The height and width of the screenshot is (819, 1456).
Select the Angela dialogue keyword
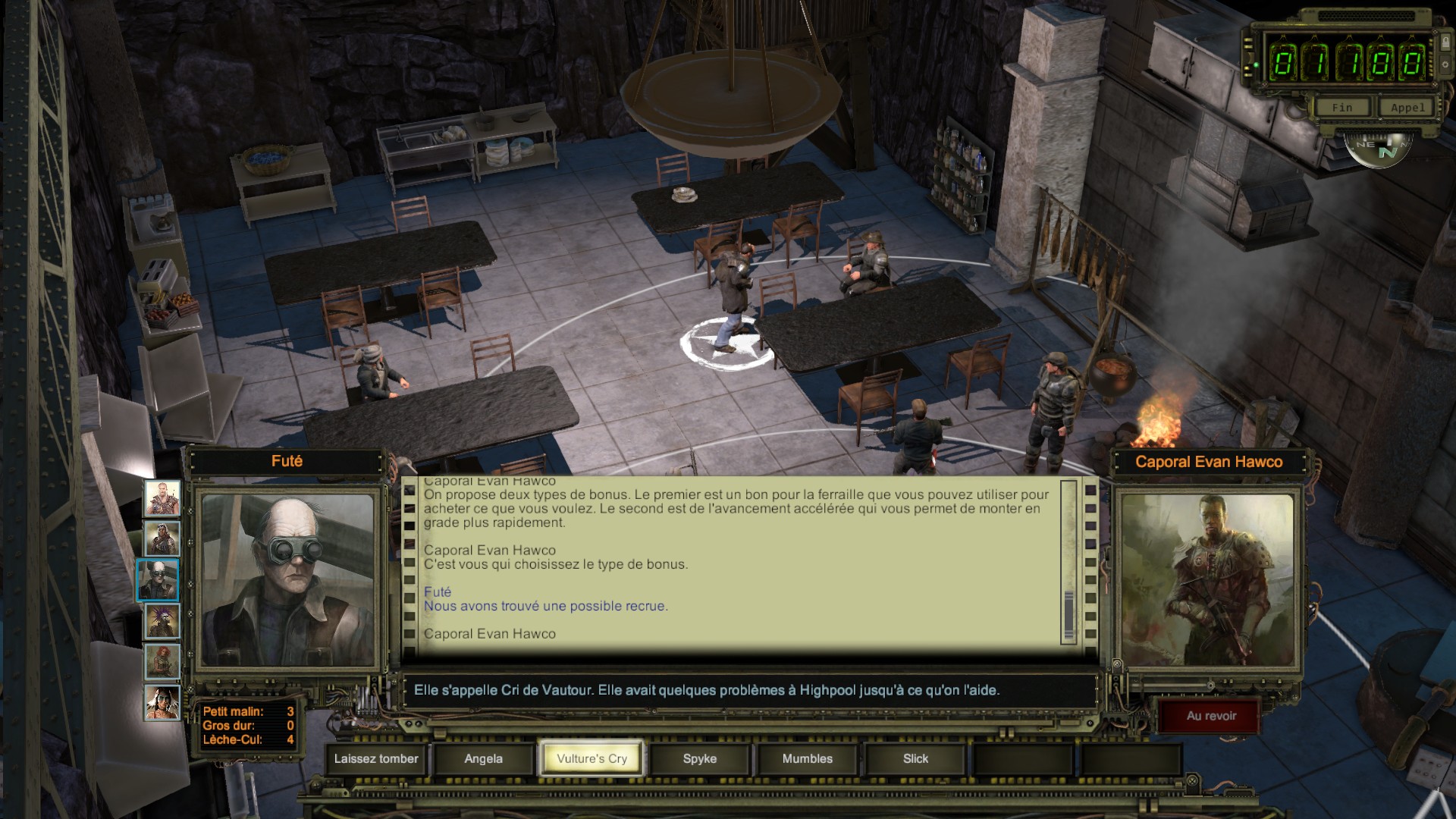tap(484, 758)
